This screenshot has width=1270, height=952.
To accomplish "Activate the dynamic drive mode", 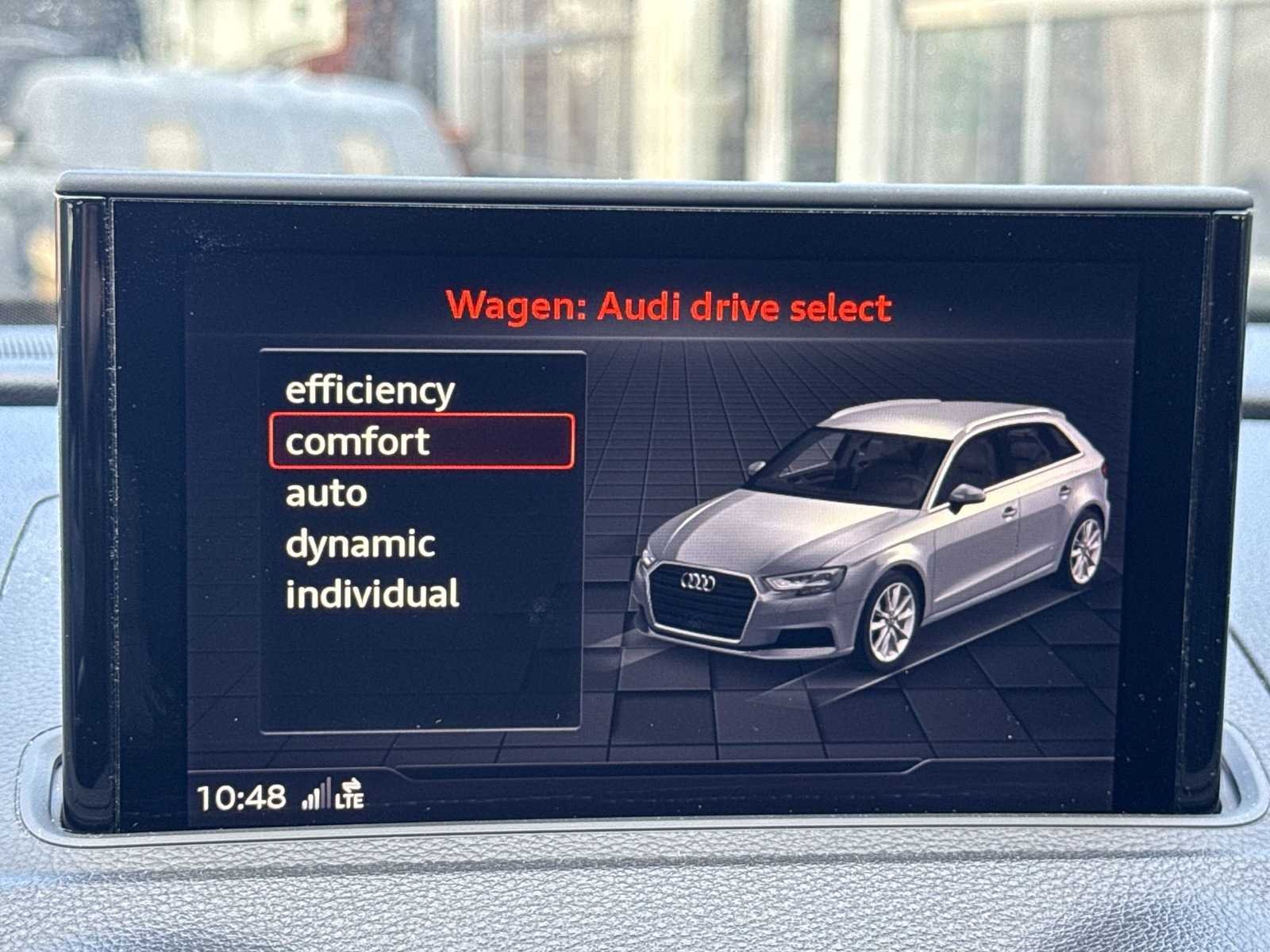I will coord(360,544).
